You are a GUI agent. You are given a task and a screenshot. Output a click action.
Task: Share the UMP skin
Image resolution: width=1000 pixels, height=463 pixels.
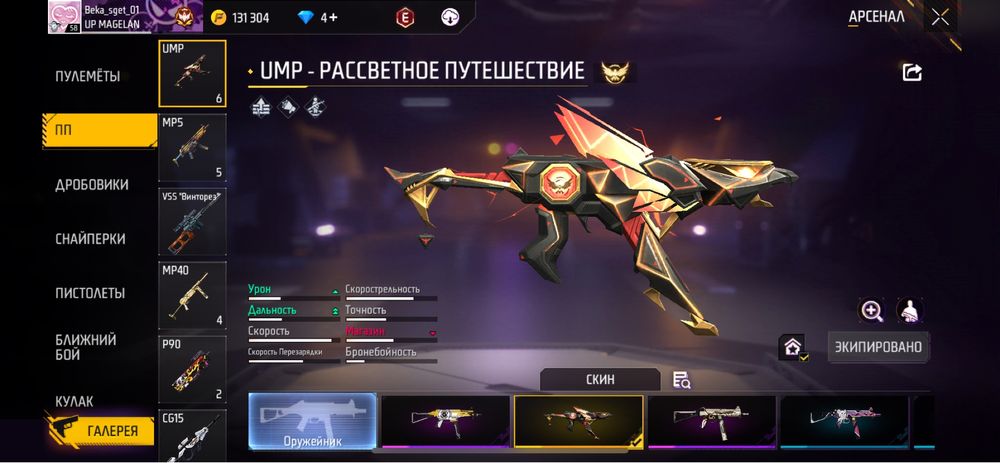[x=911, y=72]
